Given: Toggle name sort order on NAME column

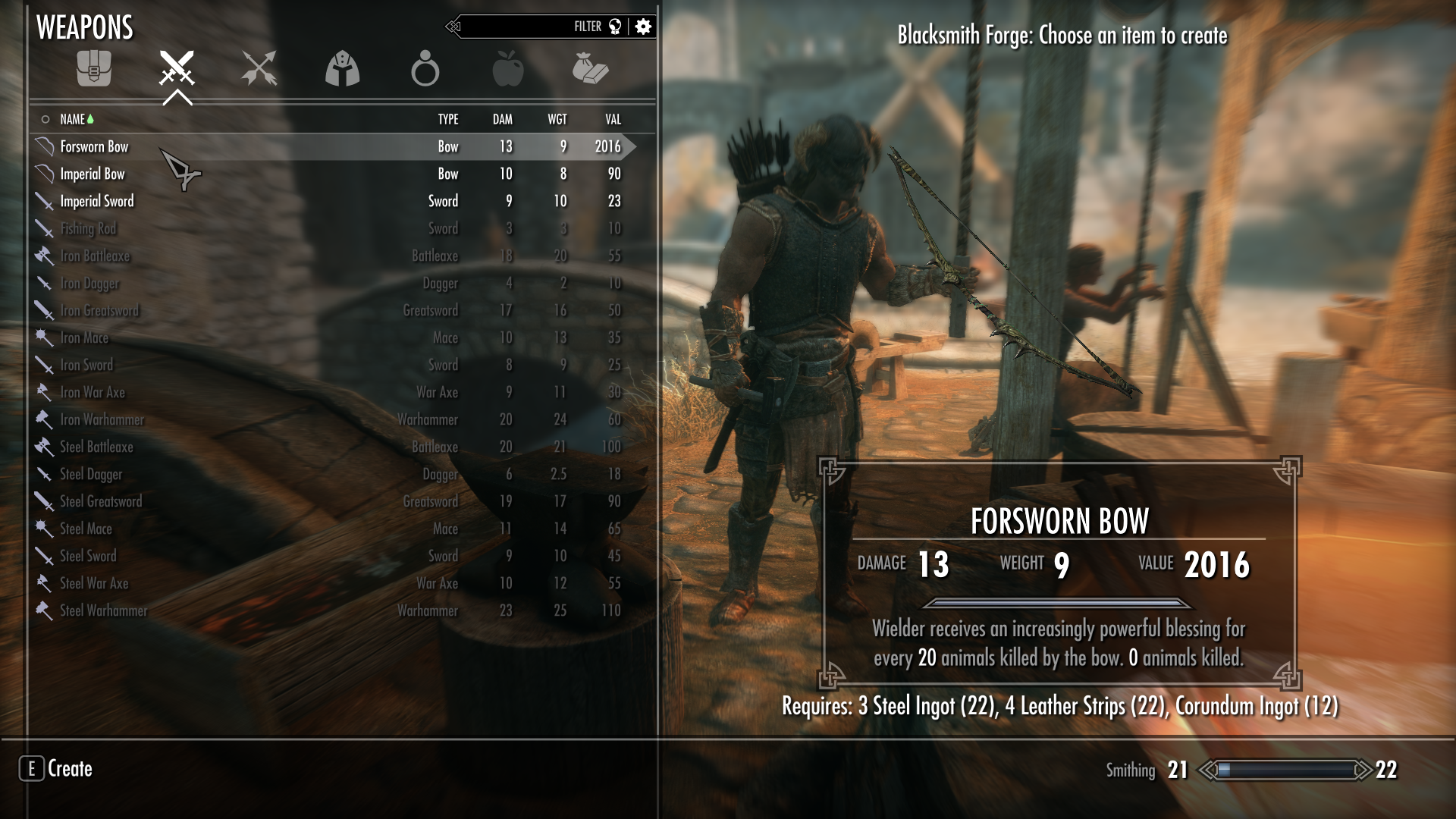Looking at the screenshot, I should pyautogui.click(x=73, y=119).
